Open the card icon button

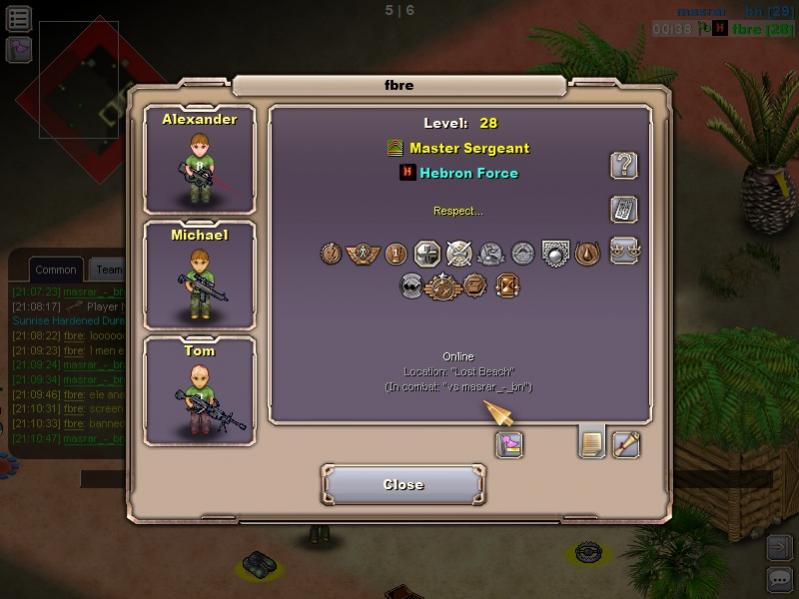coord(624,209)
